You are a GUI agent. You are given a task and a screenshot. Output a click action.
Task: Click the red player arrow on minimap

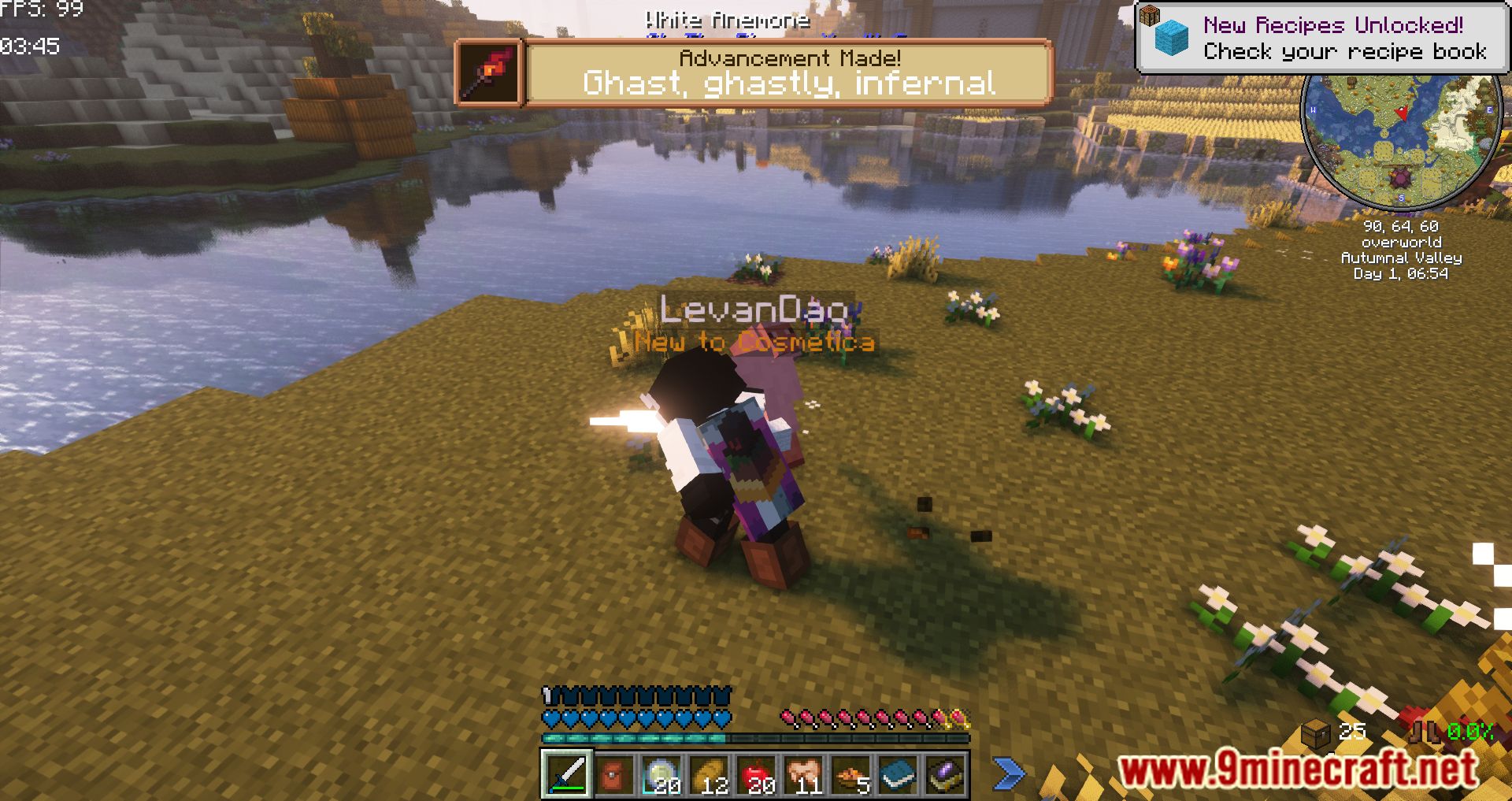click(1403, 113)
